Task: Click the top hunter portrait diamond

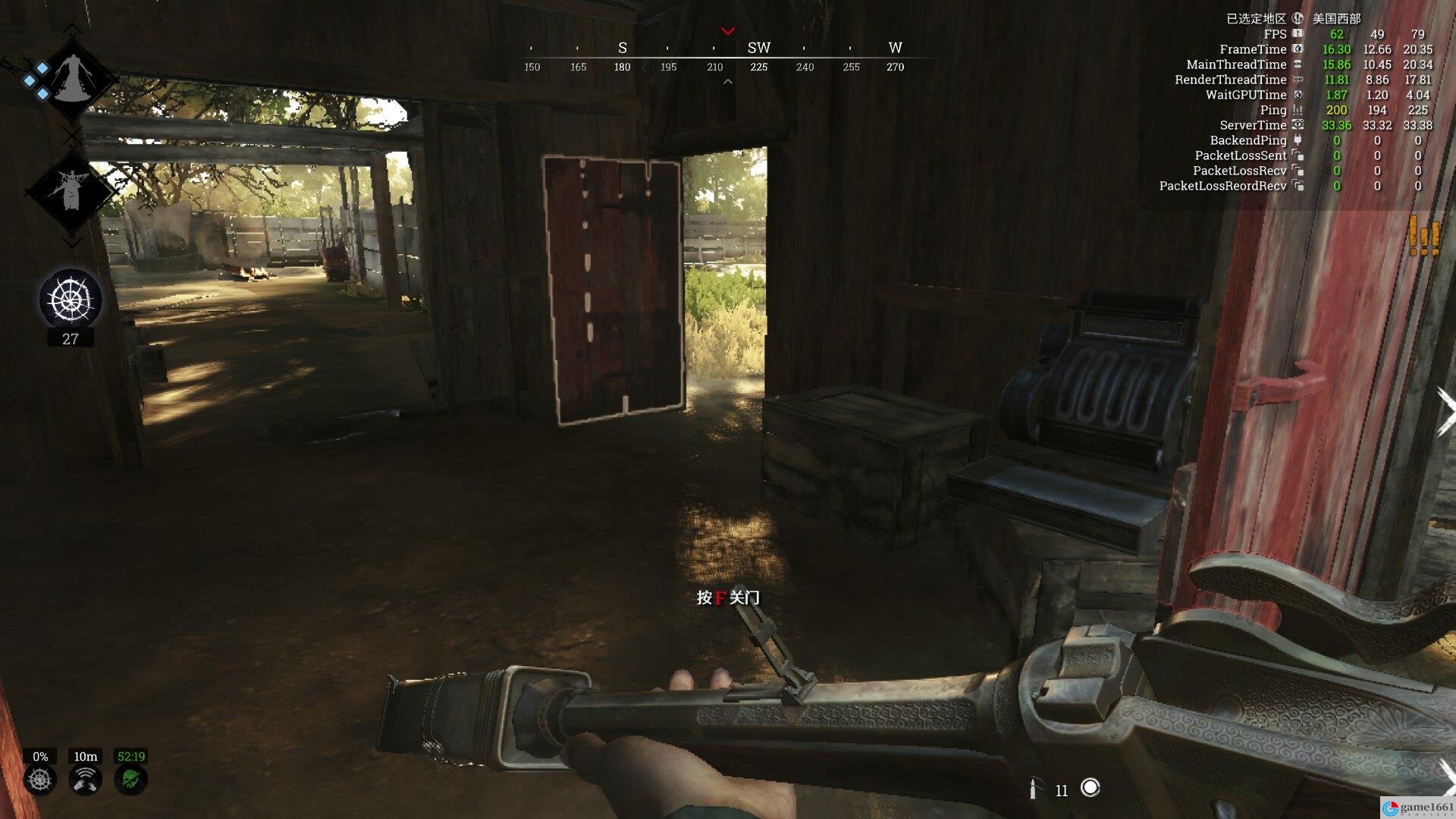Action: click(x=73, y=77)
